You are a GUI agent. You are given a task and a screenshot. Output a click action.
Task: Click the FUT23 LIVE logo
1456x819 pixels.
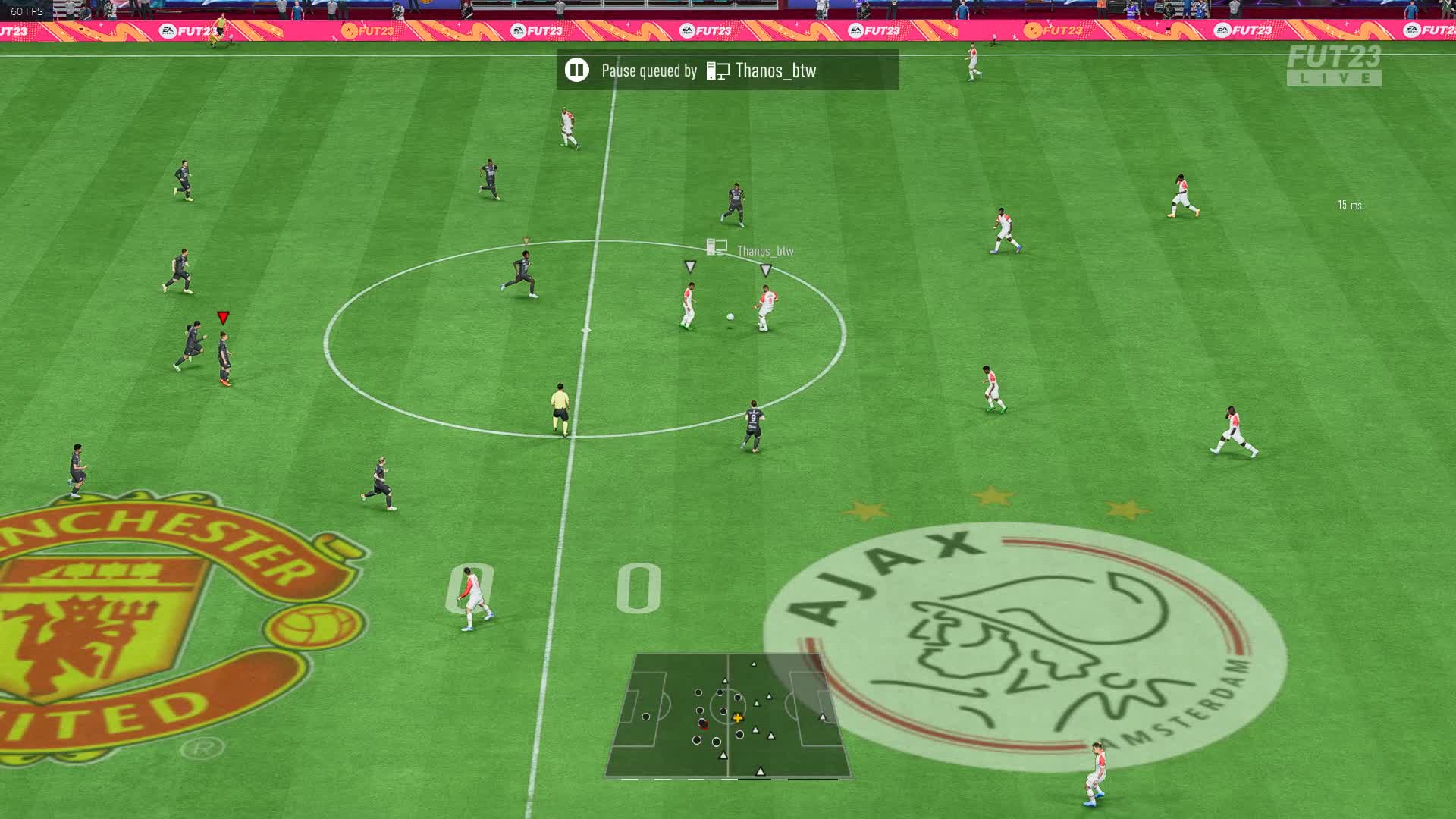[1333, 65]
